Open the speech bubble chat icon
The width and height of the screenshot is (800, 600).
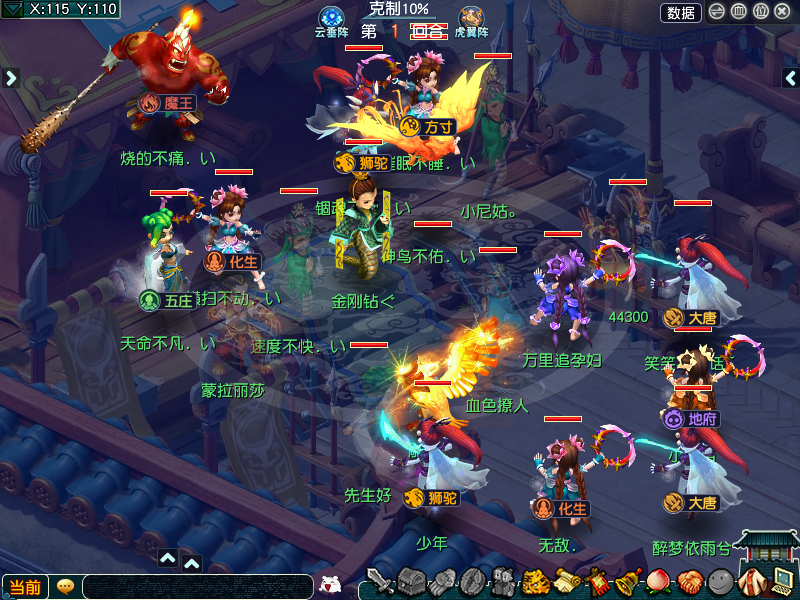pos(66,586)
